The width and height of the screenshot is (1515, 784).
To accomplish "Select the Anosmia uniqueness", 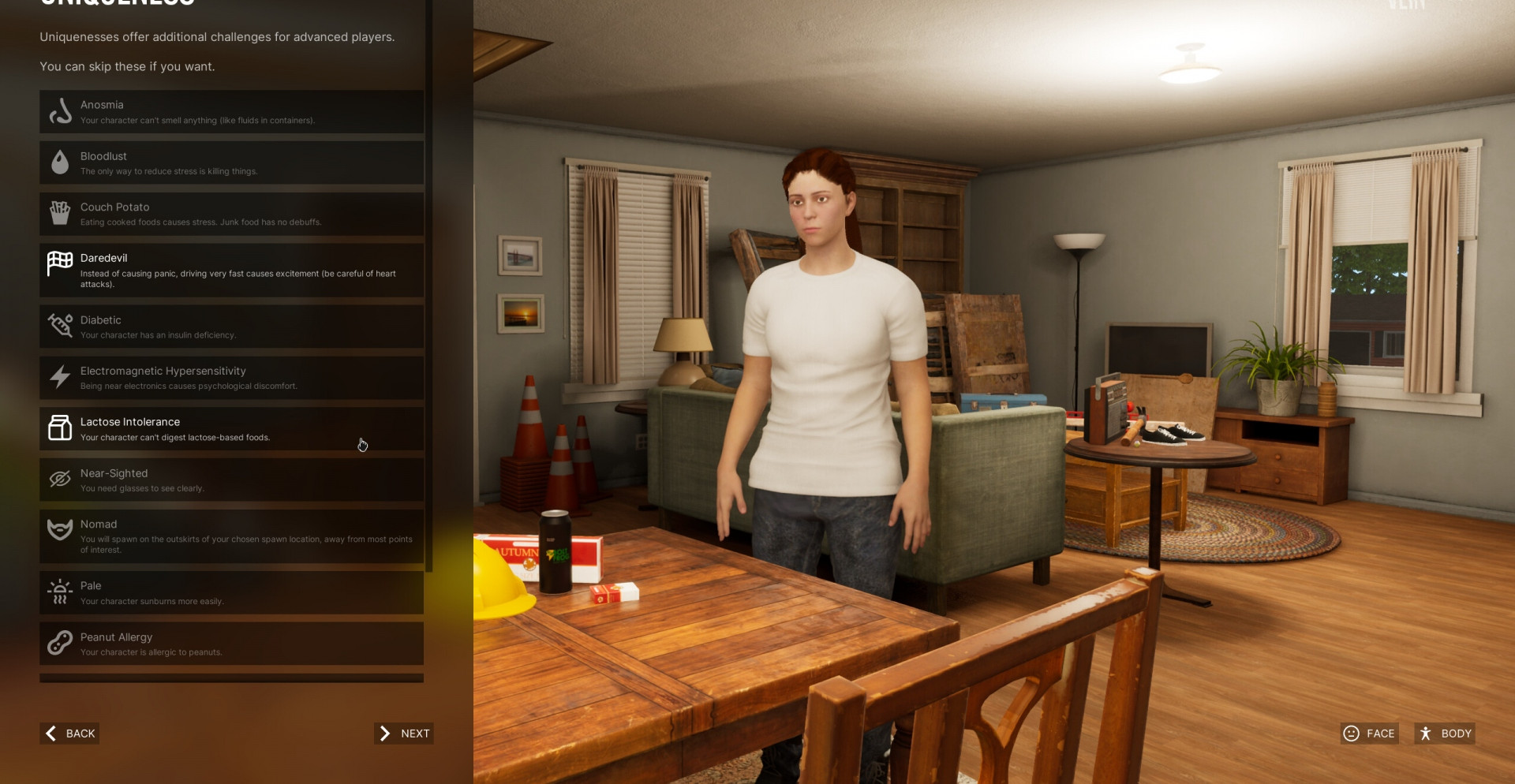I will click(231, 112).
